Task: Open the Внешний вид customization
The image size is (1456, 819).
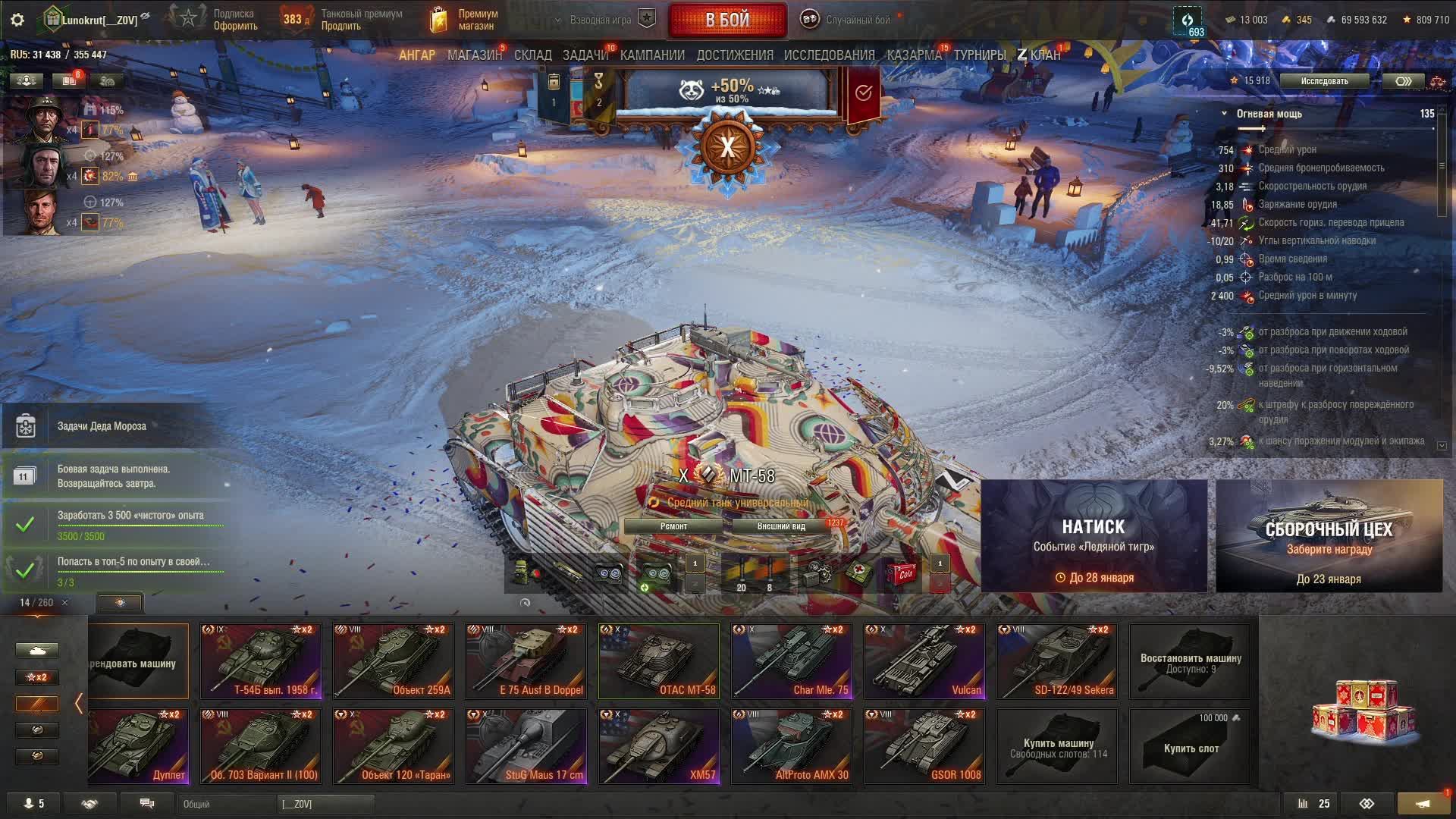Action: tap(781, 526)
